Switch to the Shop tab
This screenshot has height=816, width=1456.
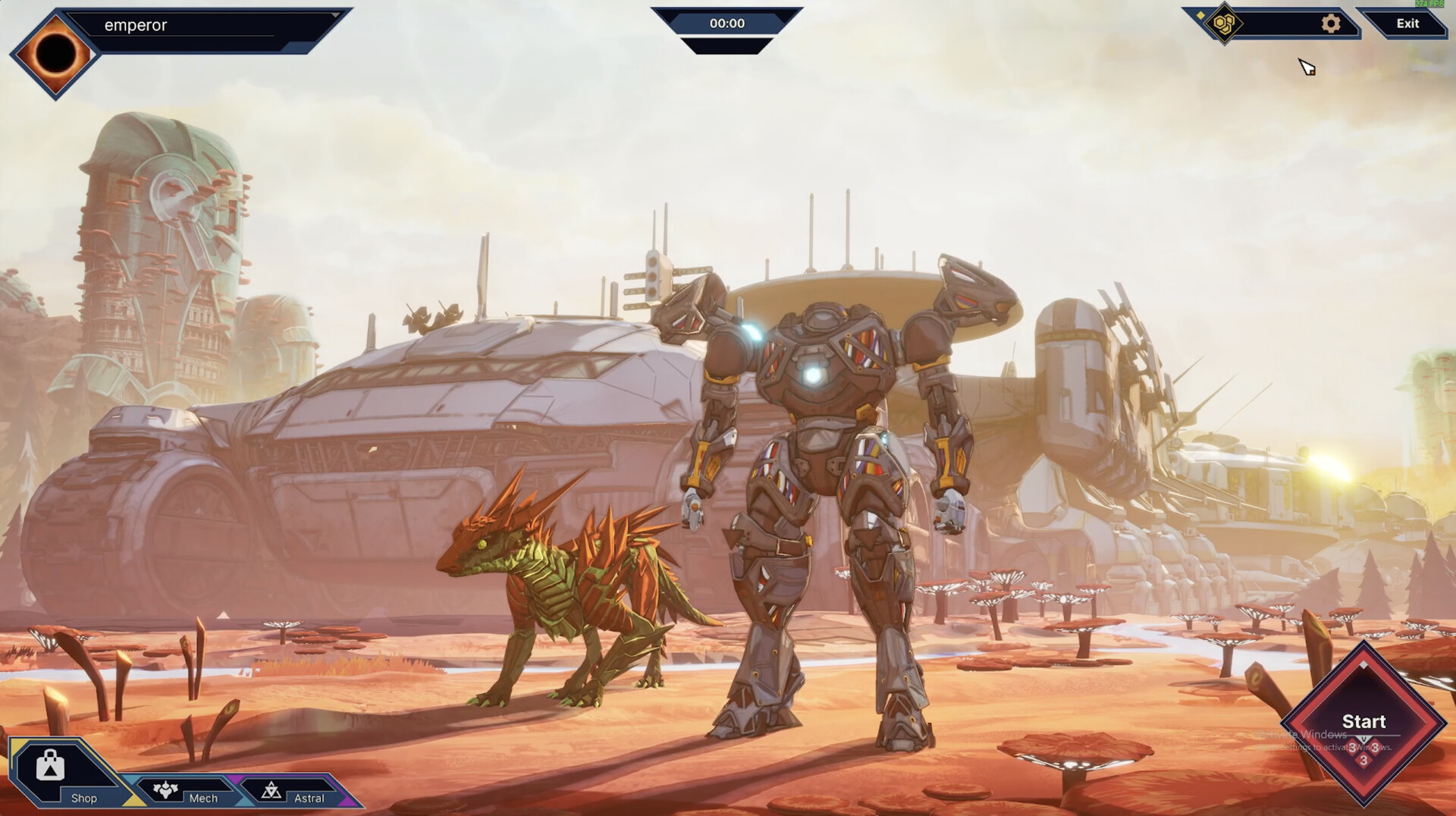click(x=83, y=797)
